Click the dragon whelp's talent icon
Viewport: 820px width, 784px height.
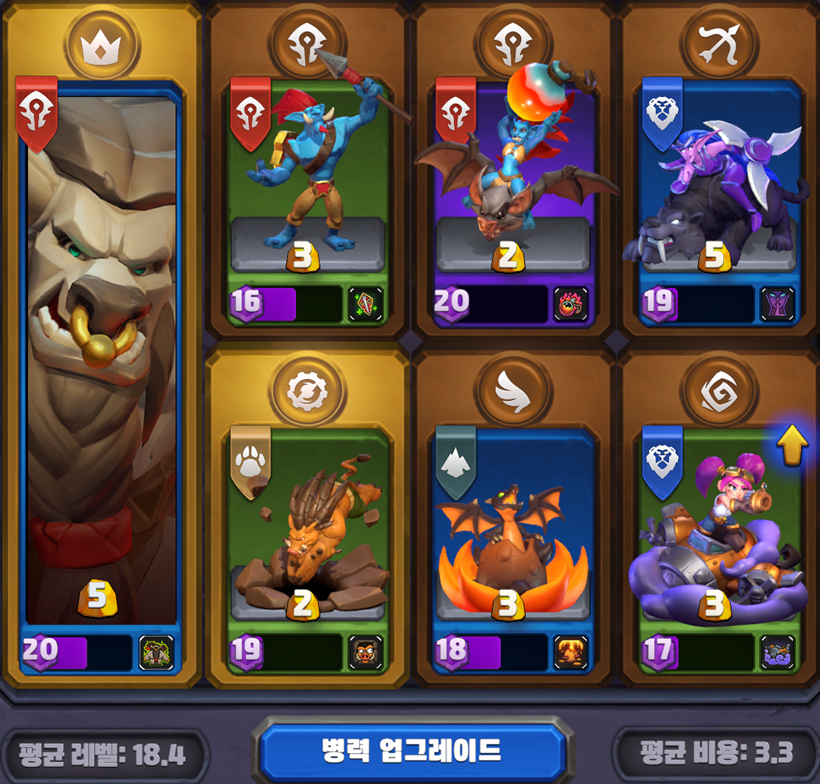pyautogui.click(x=571, y=653)
